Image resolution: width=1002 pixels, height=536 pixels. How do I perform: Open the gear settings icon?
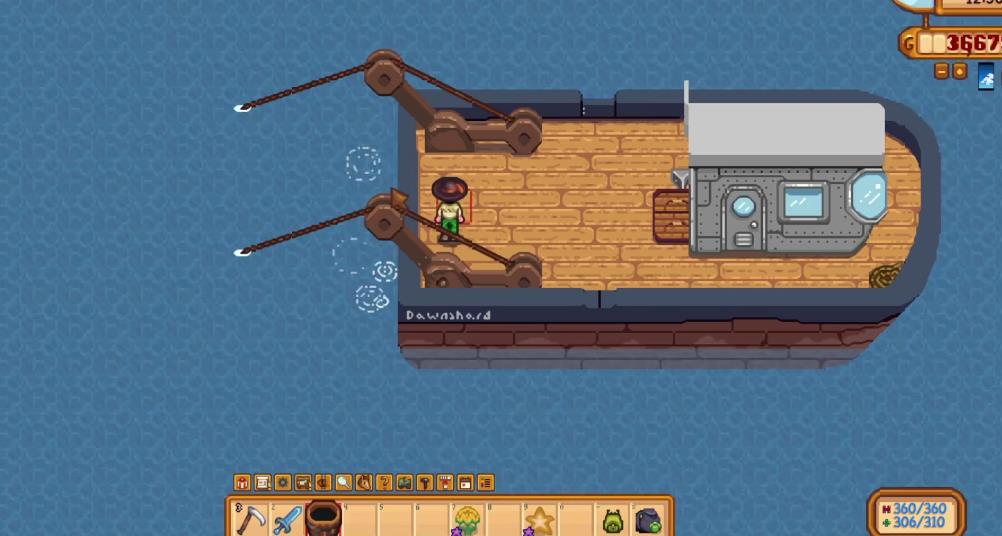[x=283, y=483]
